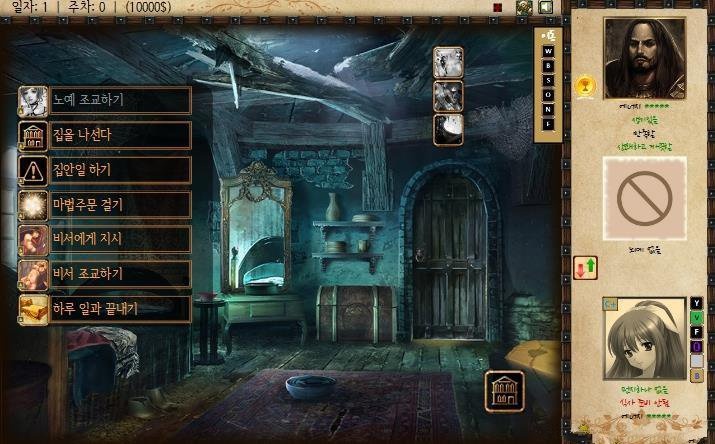Choose the 비서에게 지시 option
Image resolution: width=715 pixels, height=444 pixels.
(105, 239)
